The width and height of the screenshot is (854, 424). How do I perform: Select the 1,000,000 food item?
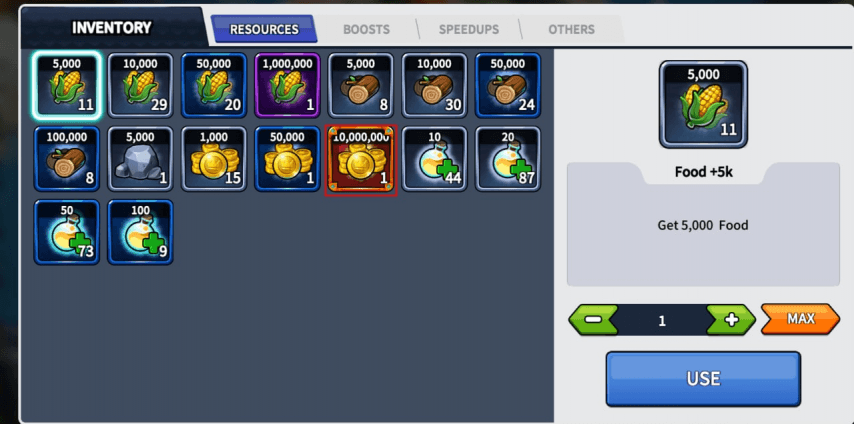tap(287, 85)
